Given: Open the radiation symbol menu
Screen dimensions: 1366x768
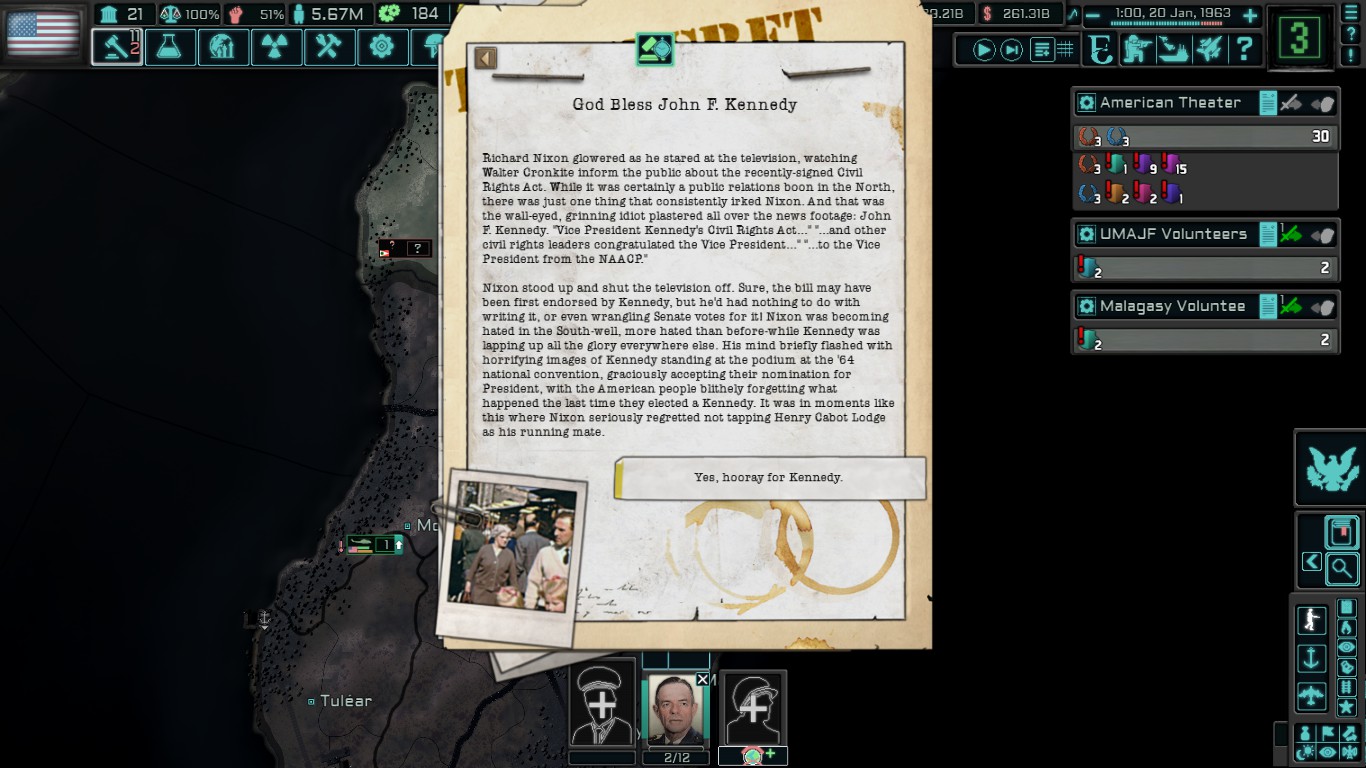Looking at the screenshot, I should 276,47.
